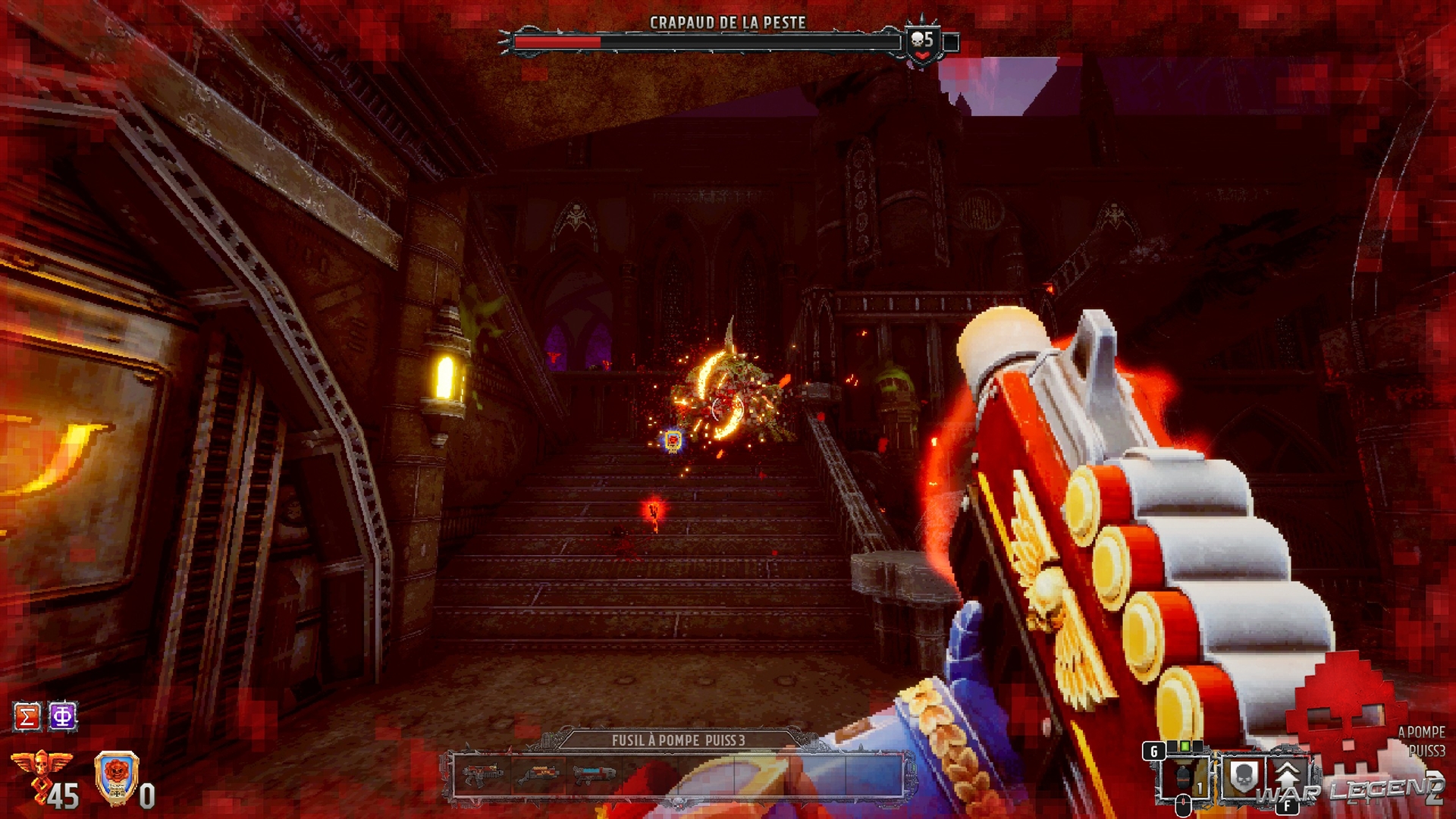Activate the skull shield ability icon

1242,776
